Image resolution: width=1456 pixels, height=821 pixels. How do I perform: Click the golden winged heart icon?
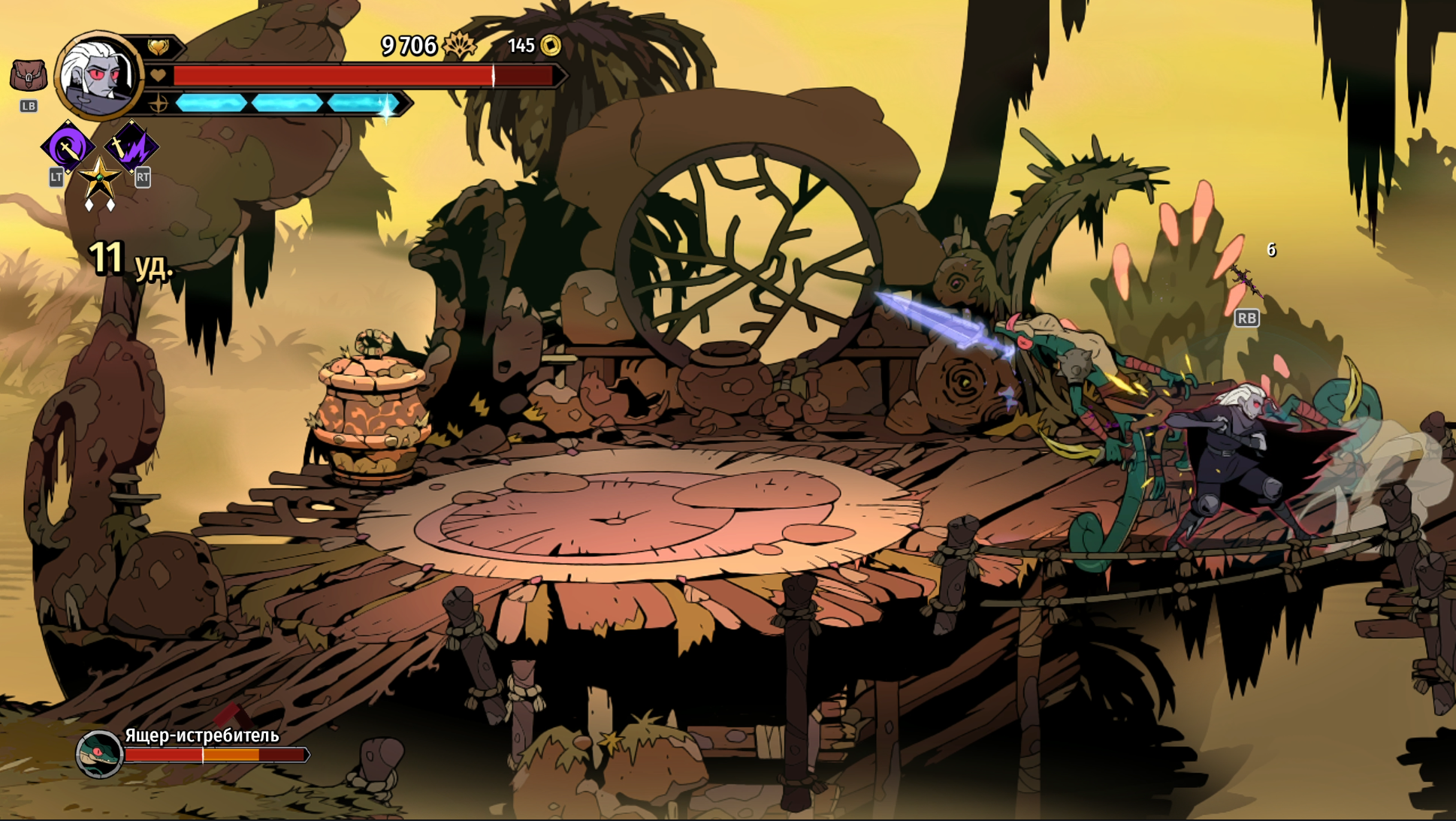(x=159, y=47)
